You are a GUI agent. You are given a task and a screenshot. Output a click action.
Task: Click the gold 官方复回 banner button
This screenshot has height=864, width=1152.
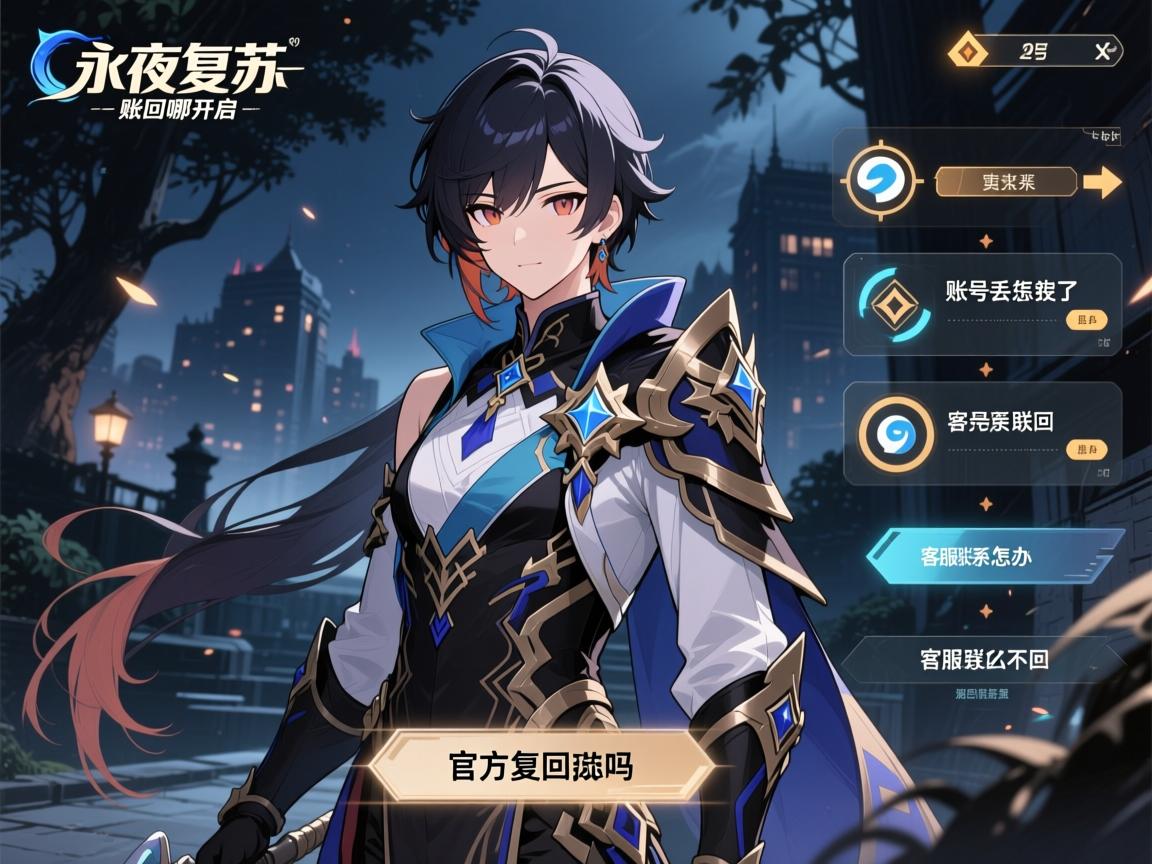click(x=540, y=765)
